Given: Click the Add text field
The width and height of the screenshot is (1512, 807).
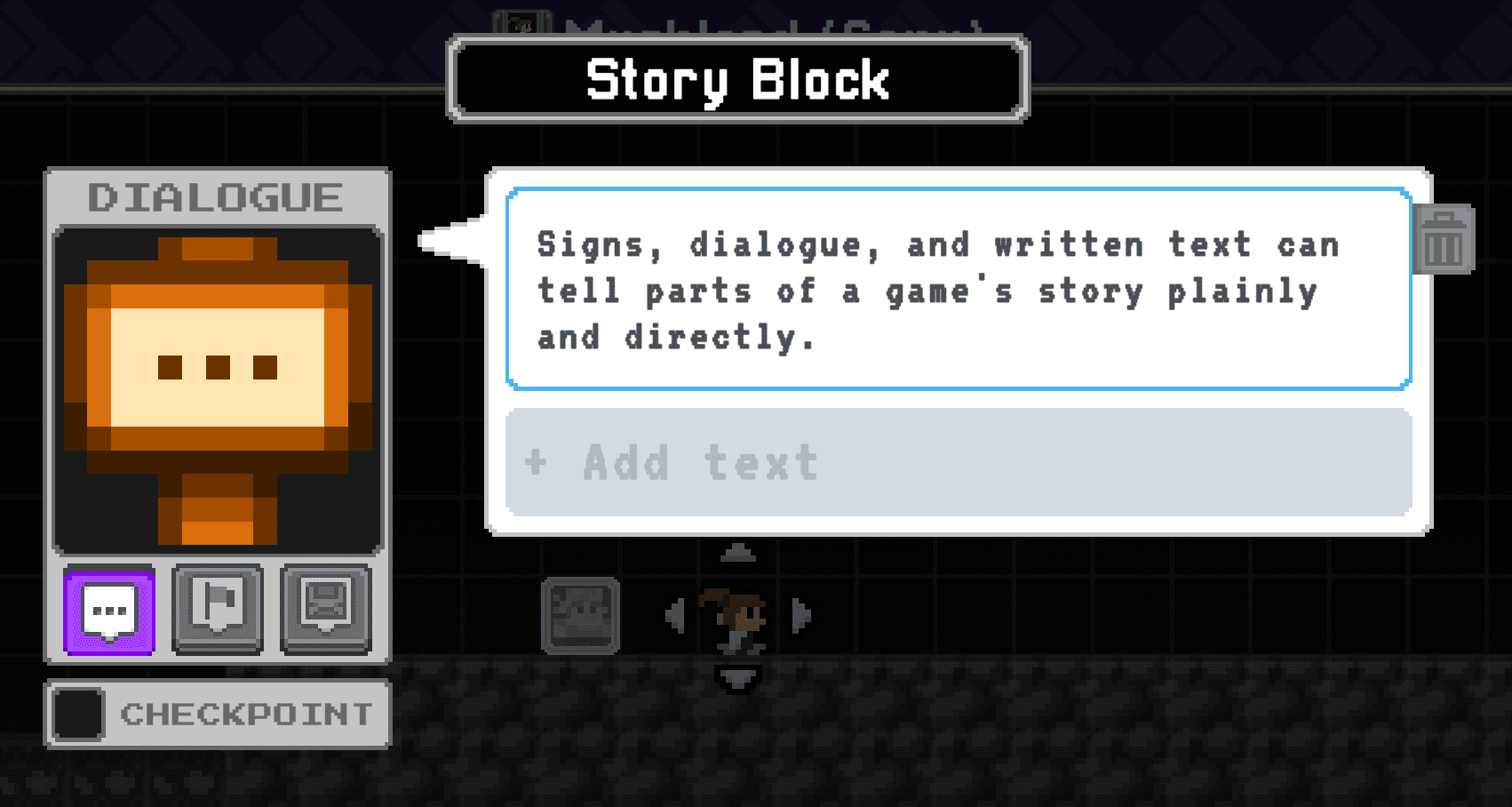Looking at the screenshot, I should (x=958, y=462).
